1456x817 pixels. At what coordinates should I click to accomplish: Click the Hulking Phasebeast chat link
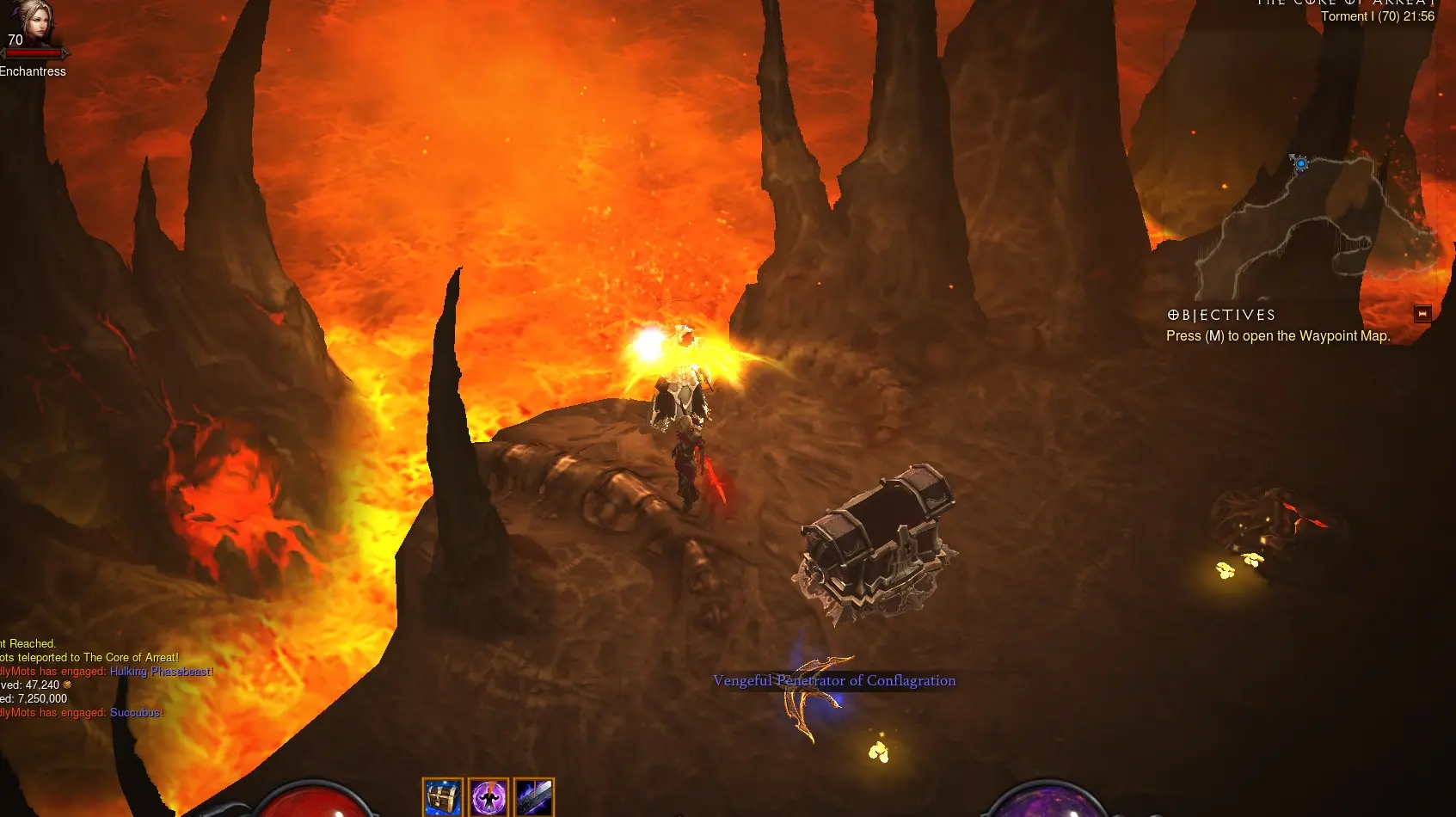(160, 672)
